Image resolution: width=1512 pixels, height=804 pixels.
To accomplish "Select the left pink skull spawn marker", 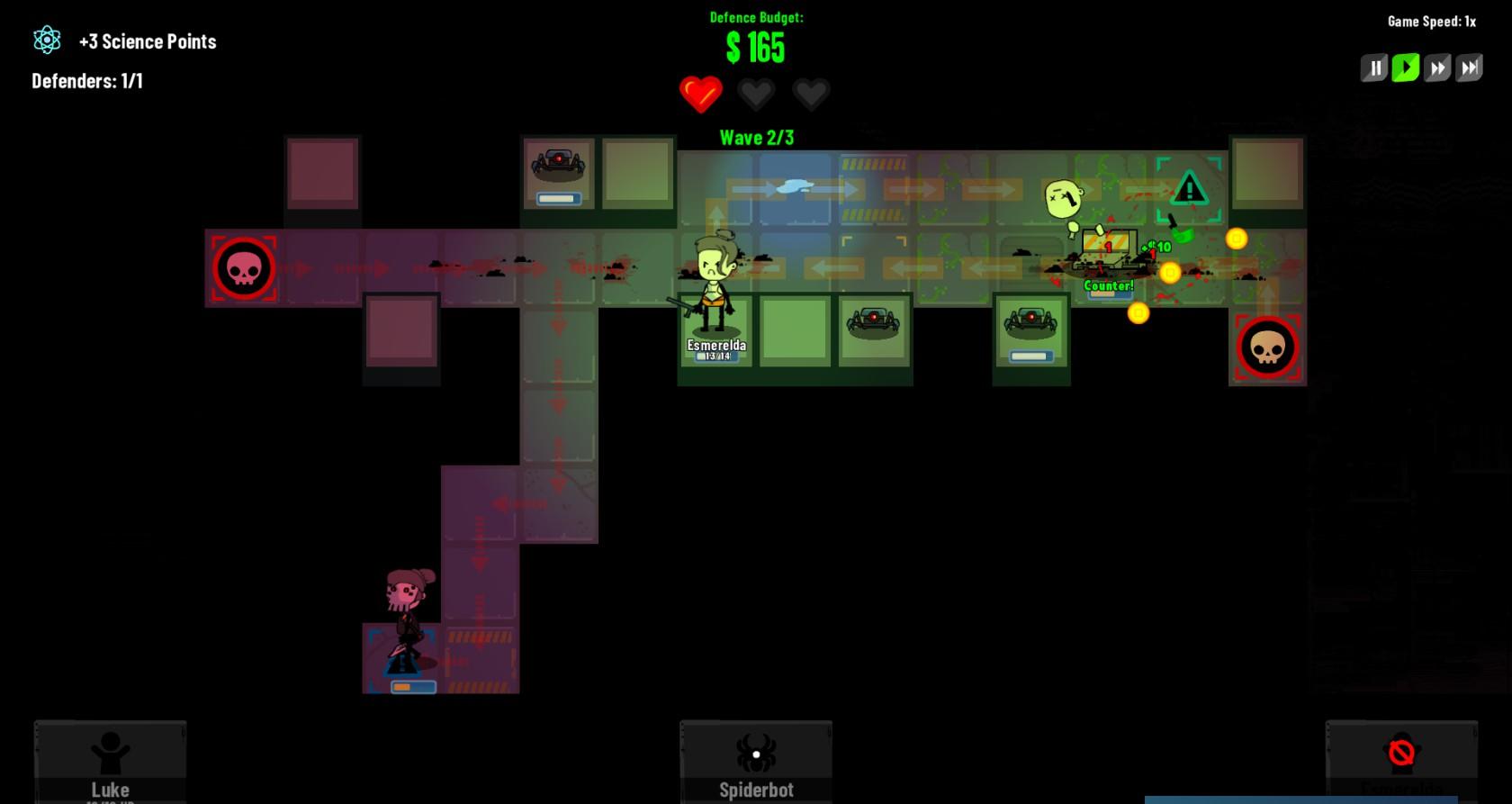I will 244,266.
